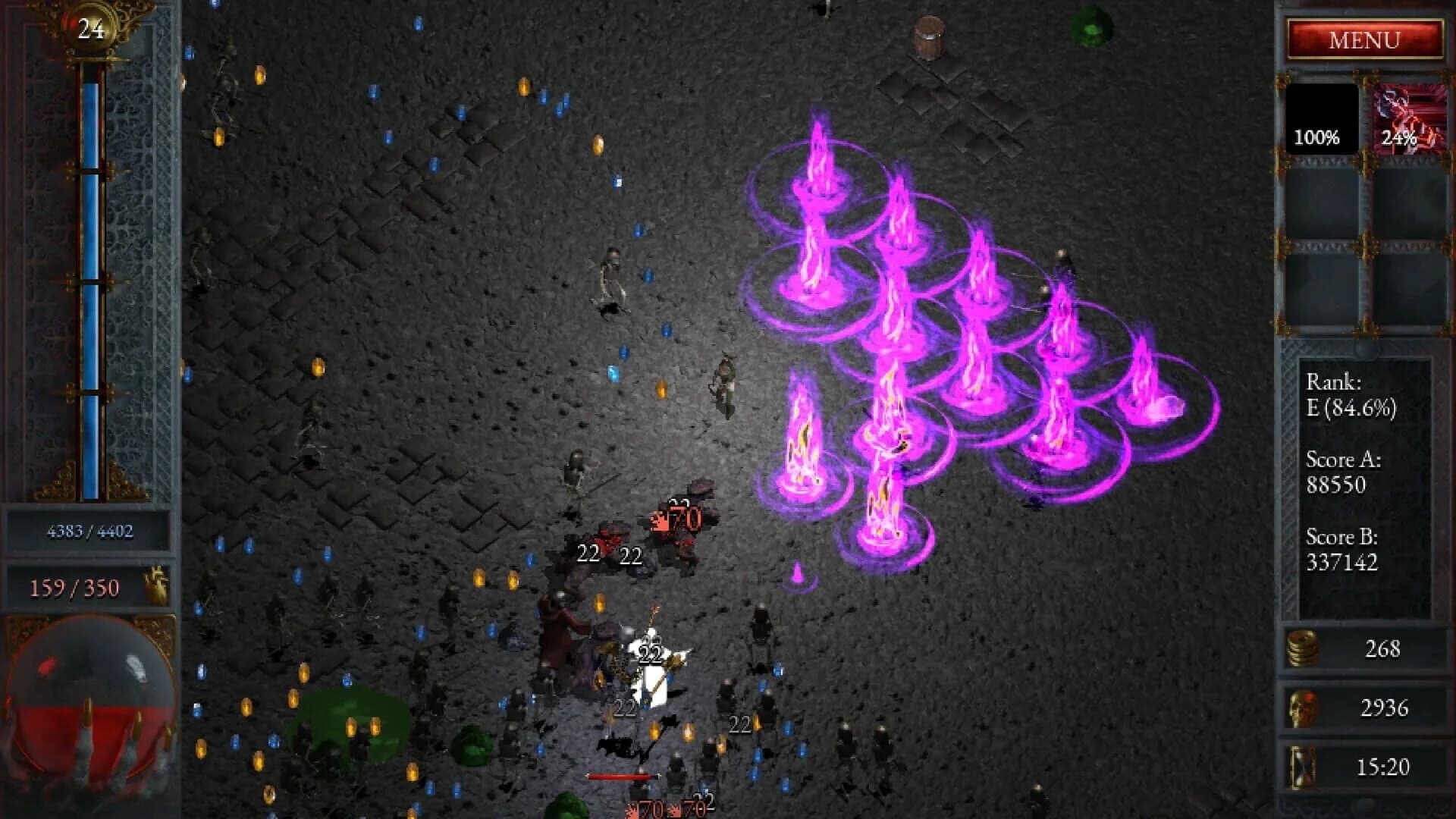The image size is (1456, 819).
Task: Click the blue experience bar on the left
Action: tap(91, 265)
